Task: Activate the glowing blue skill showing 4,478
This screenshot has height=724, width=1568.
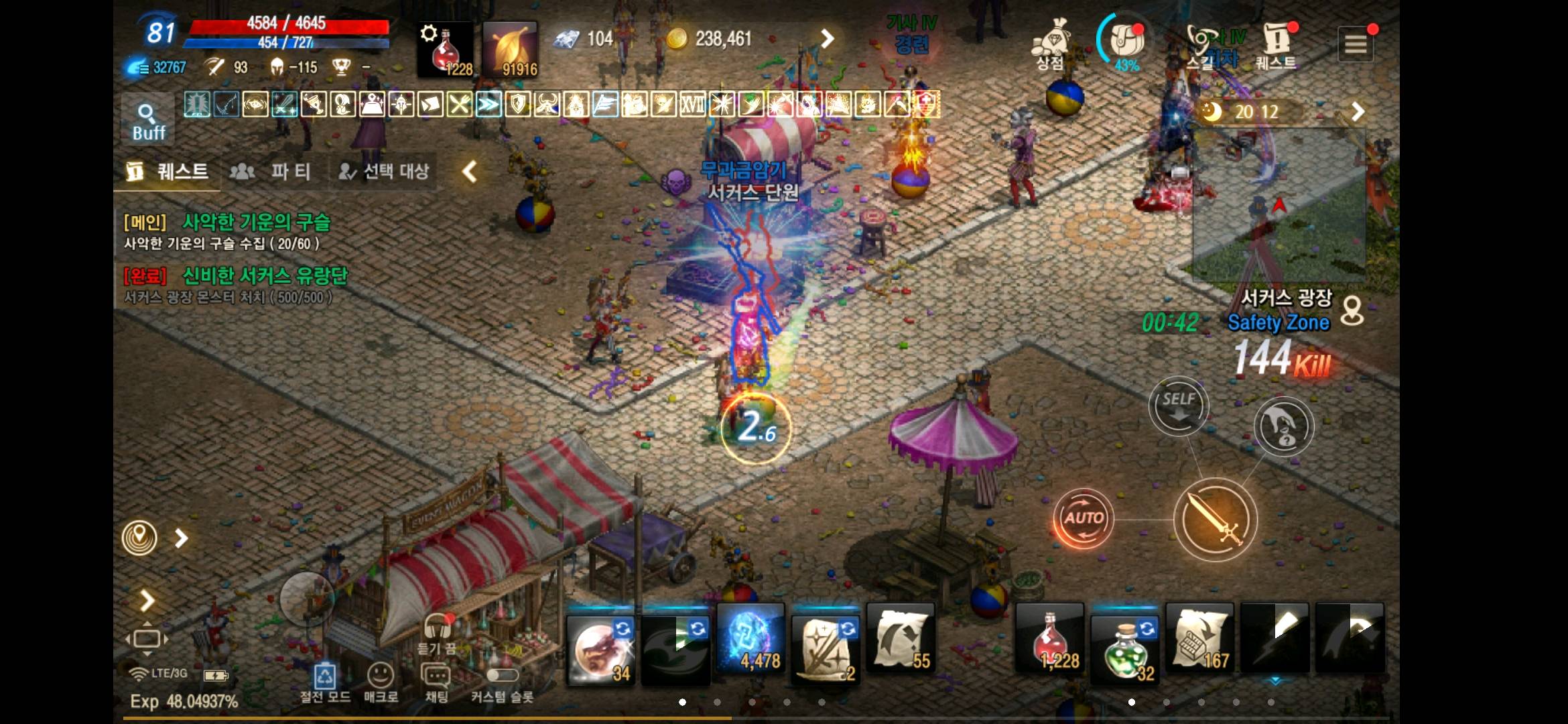Action: [x=749, y=644]
